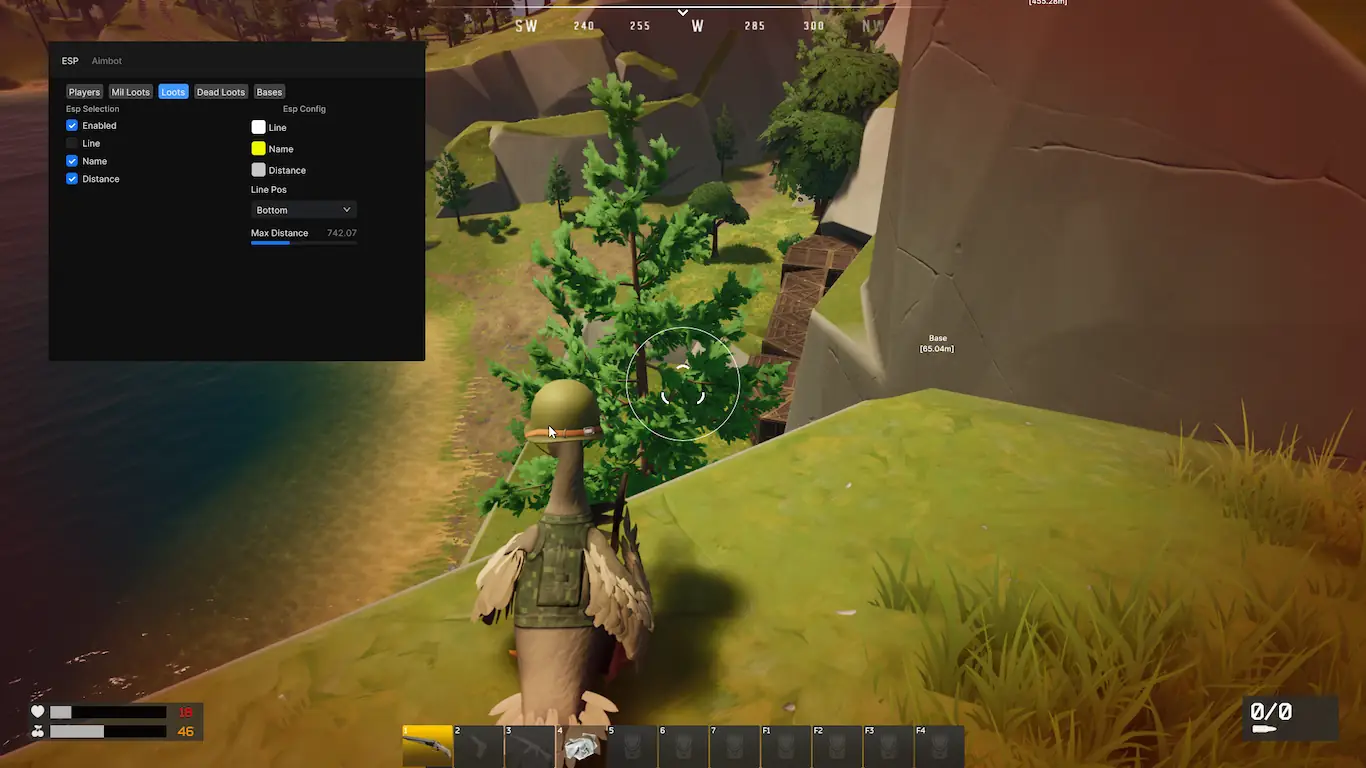Choose the pistol silhouette slot 2
This screenshot has width=1366, height=768.
click(479, 746)
